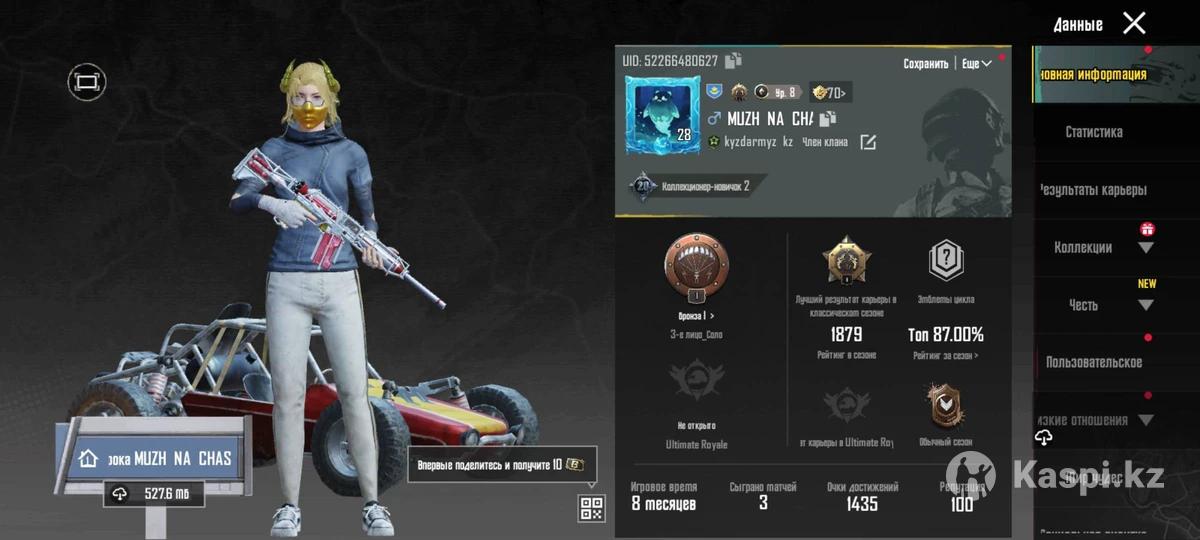Click the Сохранить button
Viewport: 1200px width, 540px height.
(925, 63)
